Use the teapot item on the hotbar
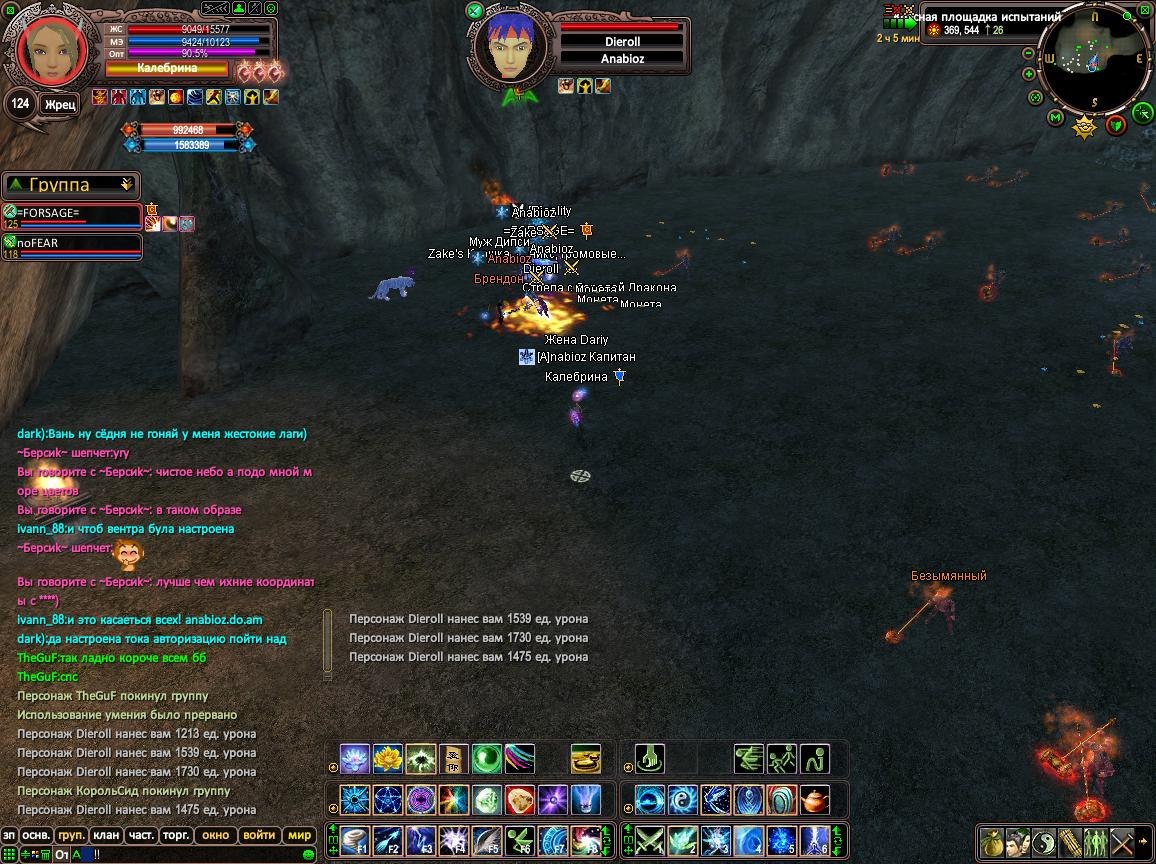1156x864 pixels. click(x=815, y=800)
